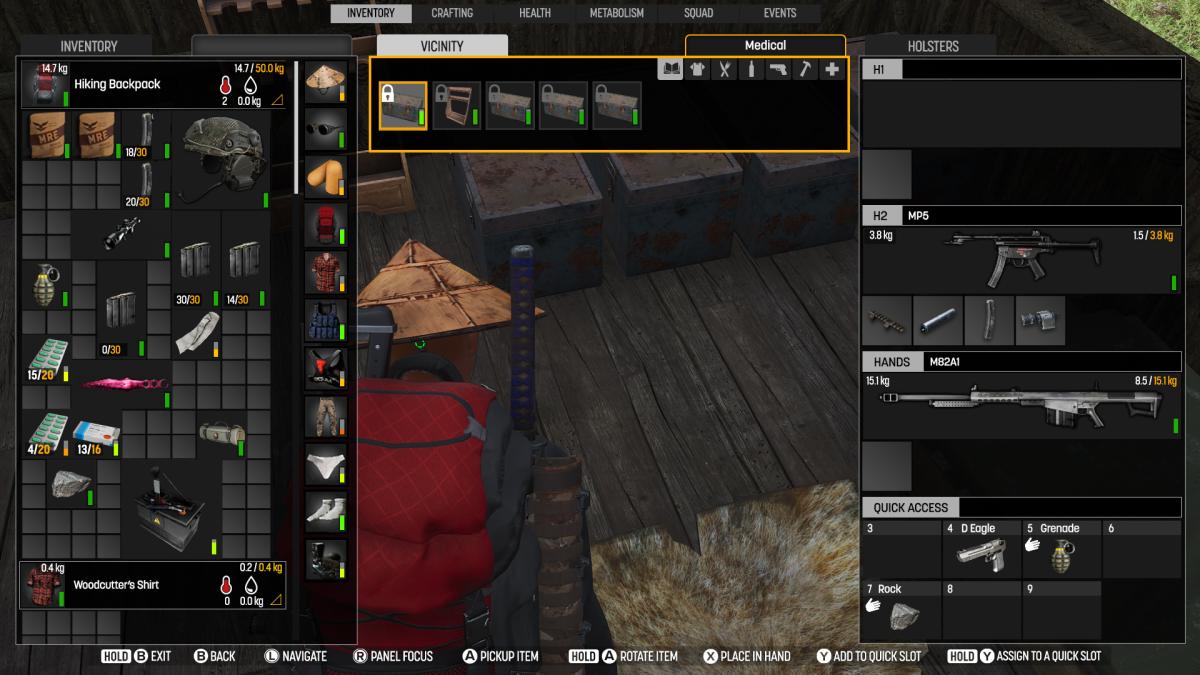Image resolution: width=1200 pixels, height=675 pixels.
Task: Choose the rock in the backpack grid
Action: pyautogui.click(x=70, y=484)
